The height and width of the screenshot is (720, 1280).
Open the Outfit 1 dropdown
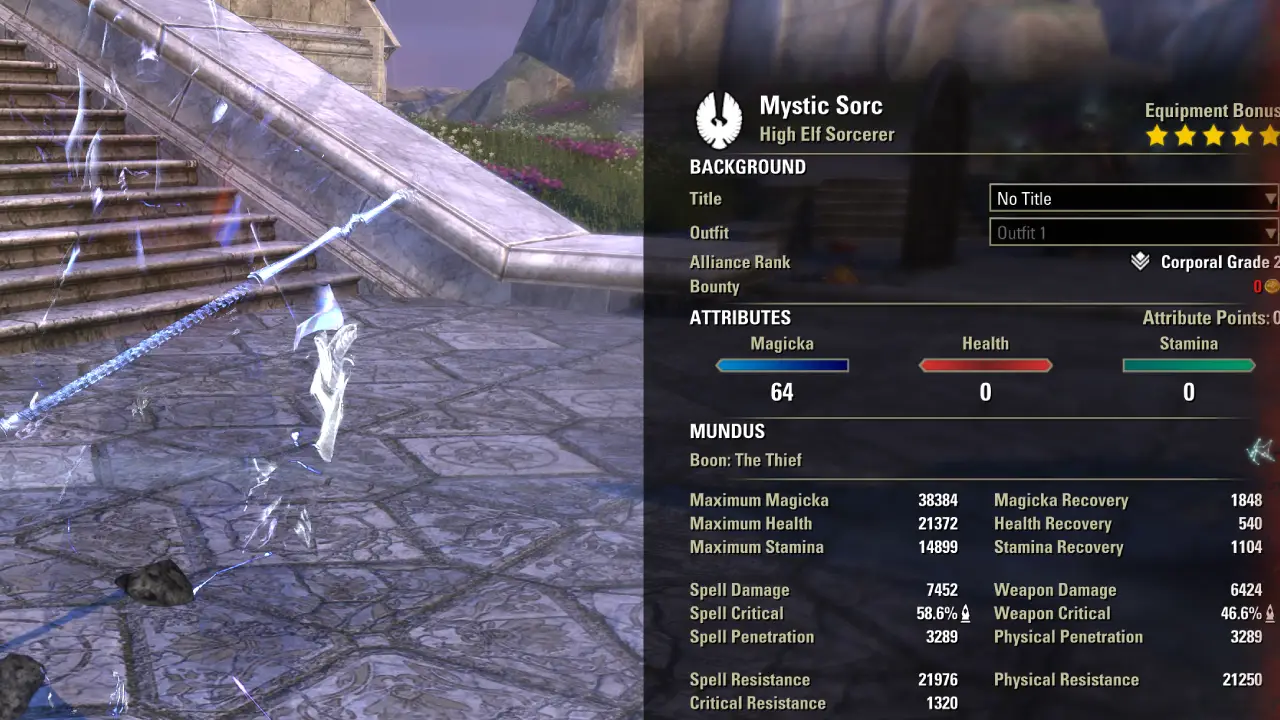pyautogui.click(x=1133, y=233)
